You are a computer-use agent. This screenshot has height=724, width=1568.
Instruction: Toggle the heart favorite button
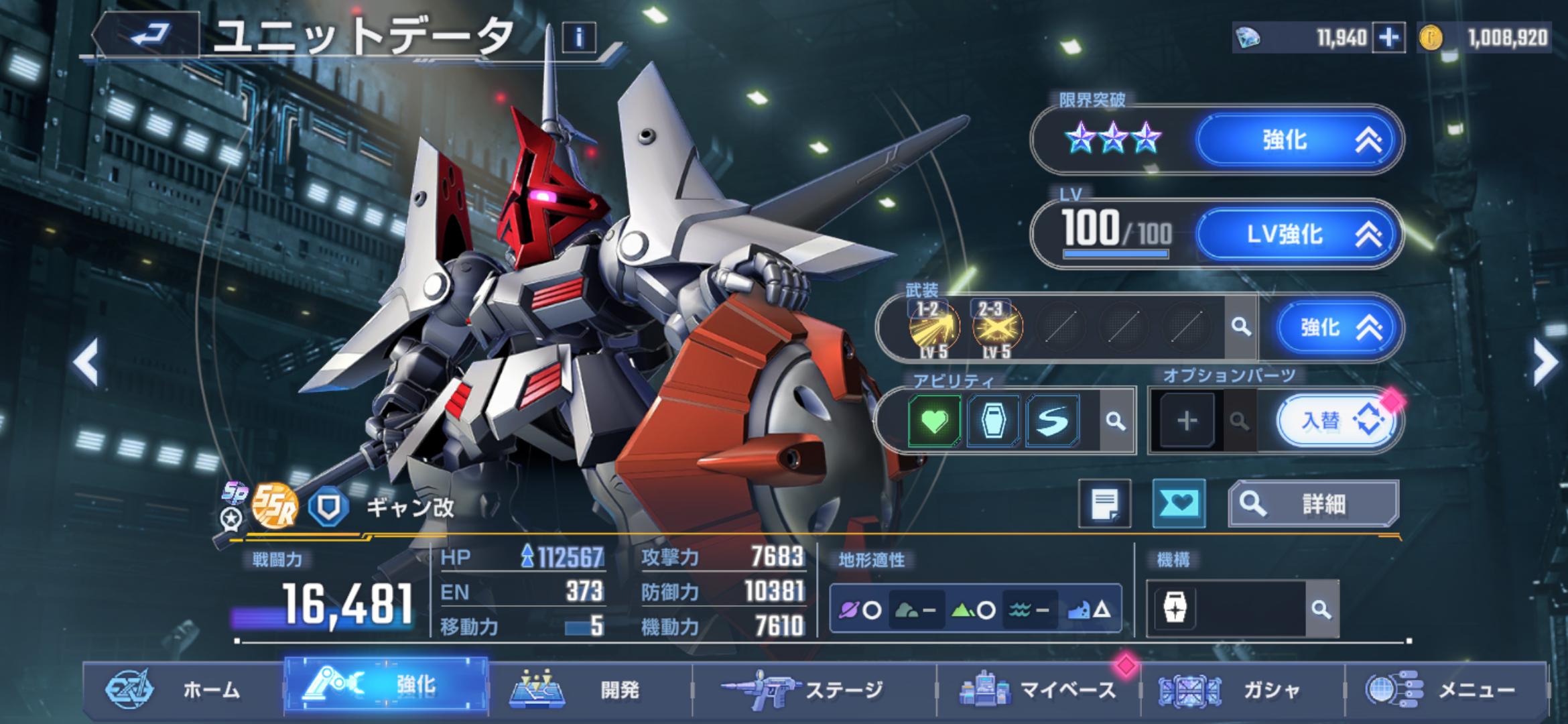[x=1178, y=503]
